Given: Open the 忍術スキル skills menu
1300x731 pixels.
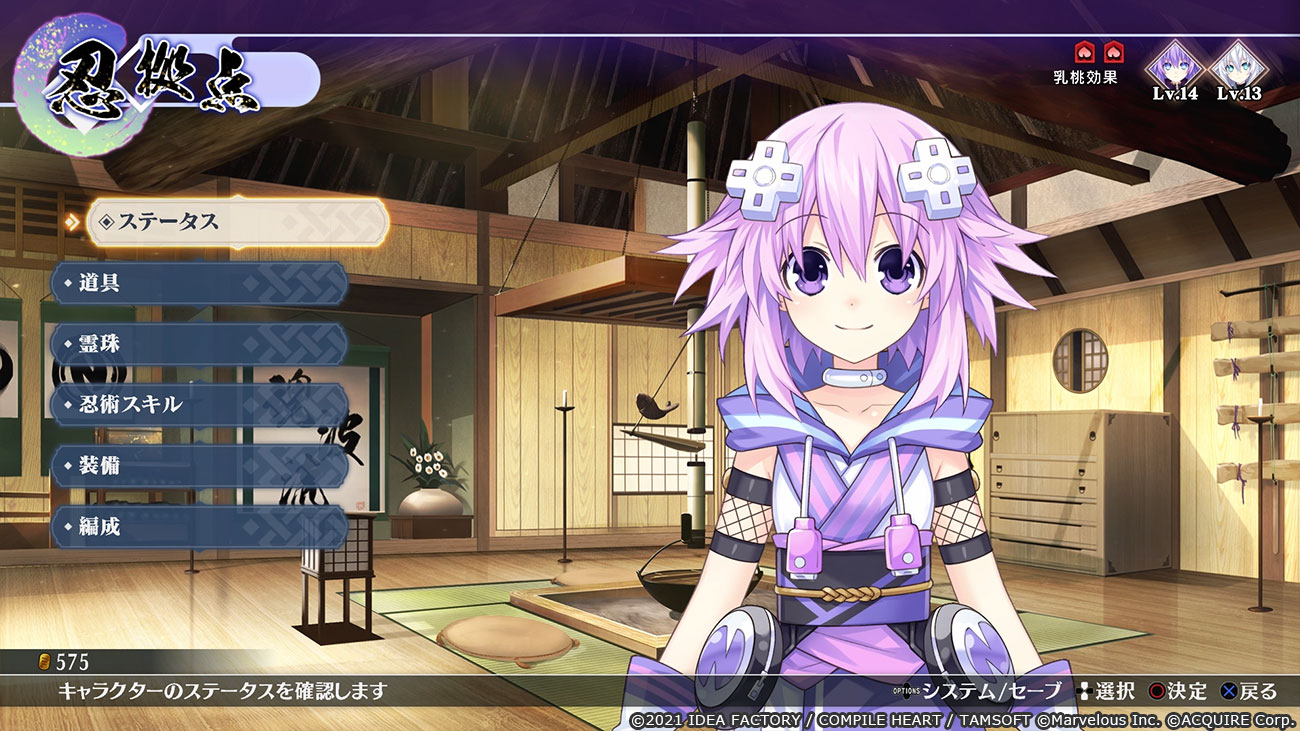Looking at the screenshot, I should pos(200,405).
